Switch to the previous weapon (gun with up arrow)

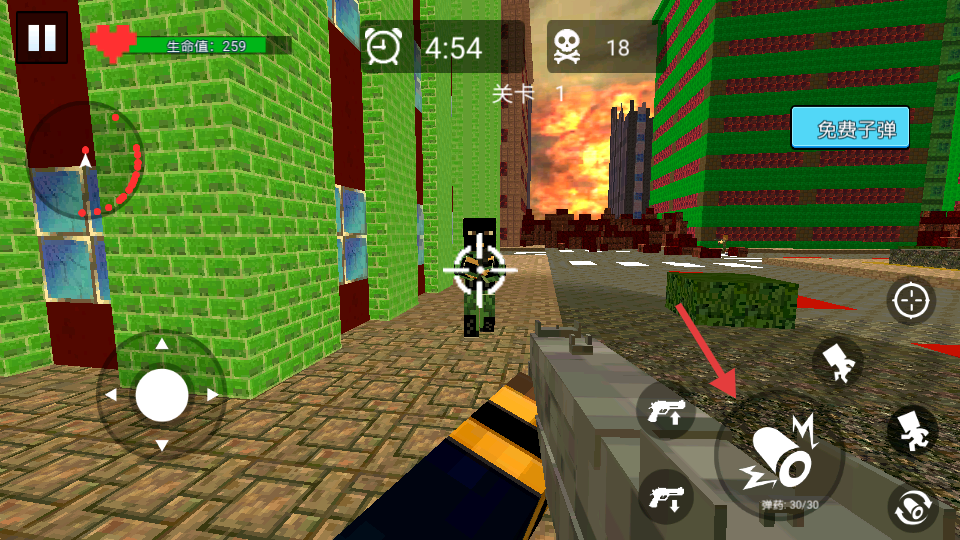tap(666, 411)
